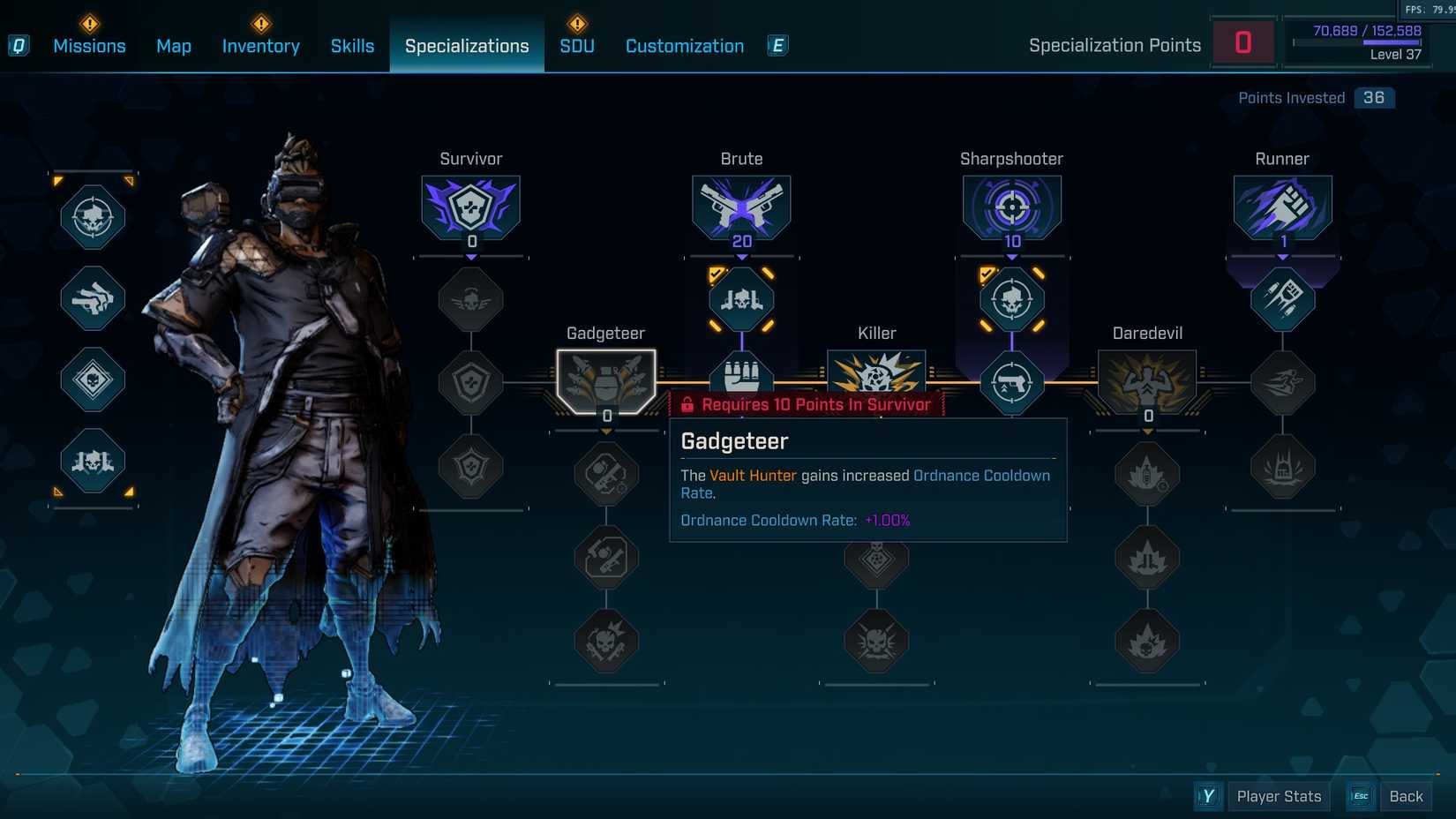Click the Back button
Image resolution: width=1456 pixels, height=819 pixels.
click(x=1406, y=795)
